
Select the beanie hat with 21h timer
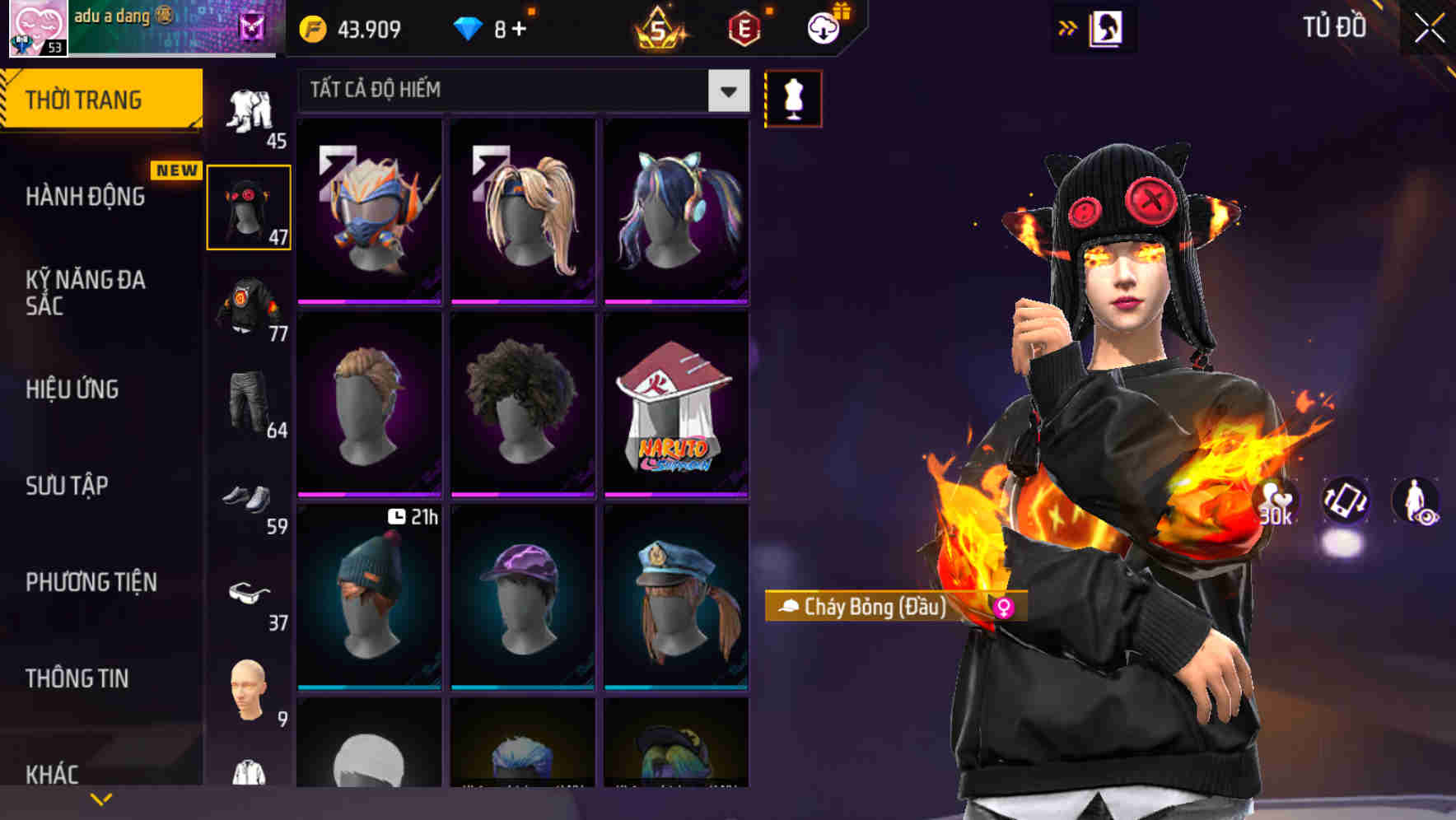[x=369, y=597]
